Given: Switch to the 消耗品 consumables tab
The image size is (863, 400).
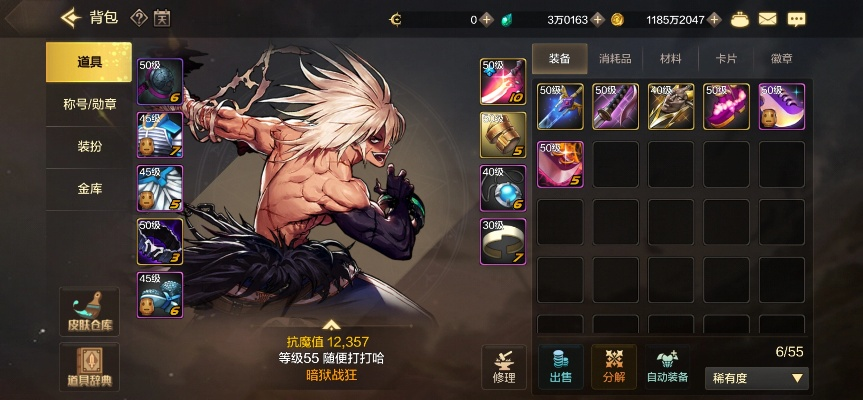Looking at the screenshot, I should (615, 59).
